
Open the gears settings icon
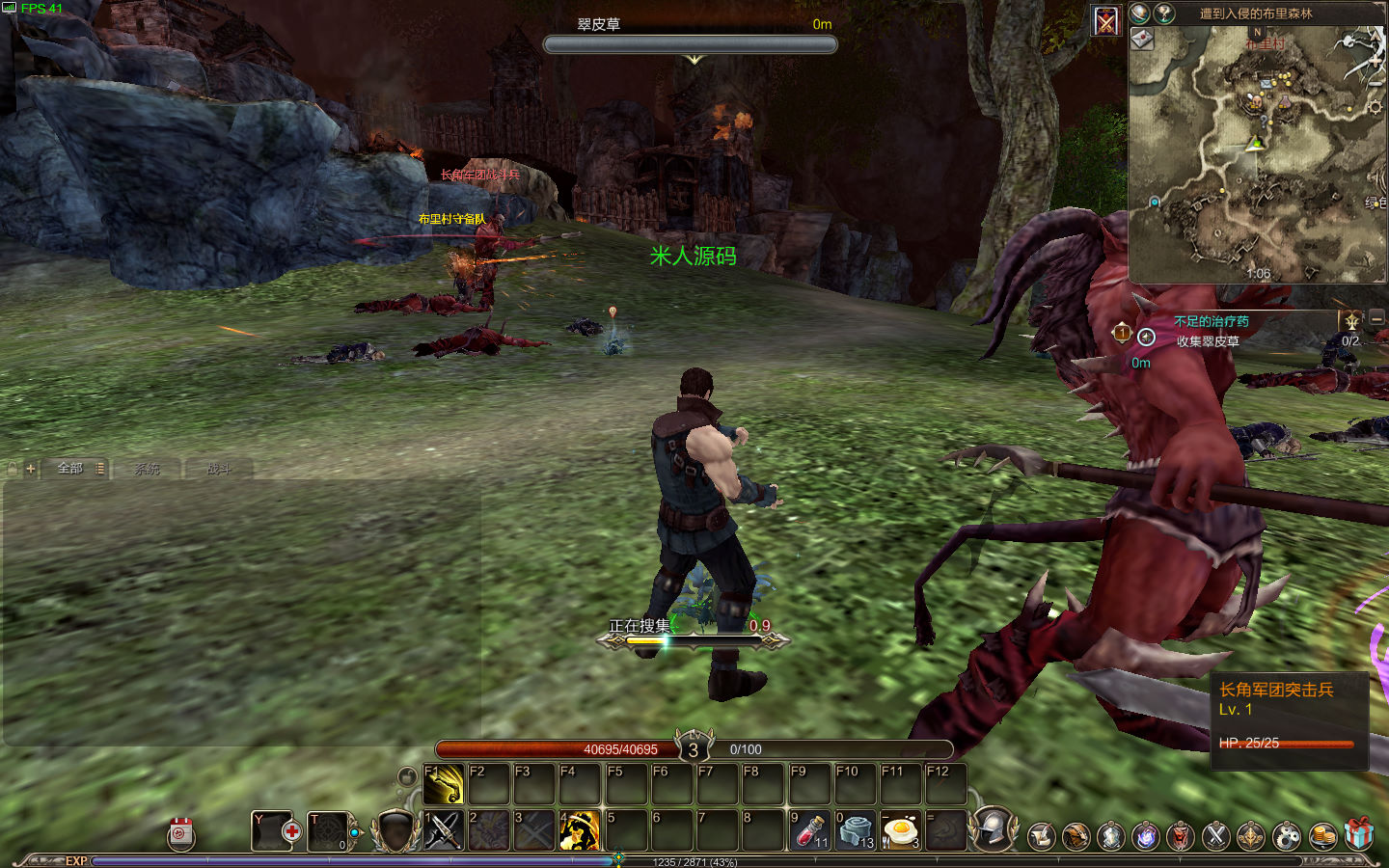click(1287, 835)
